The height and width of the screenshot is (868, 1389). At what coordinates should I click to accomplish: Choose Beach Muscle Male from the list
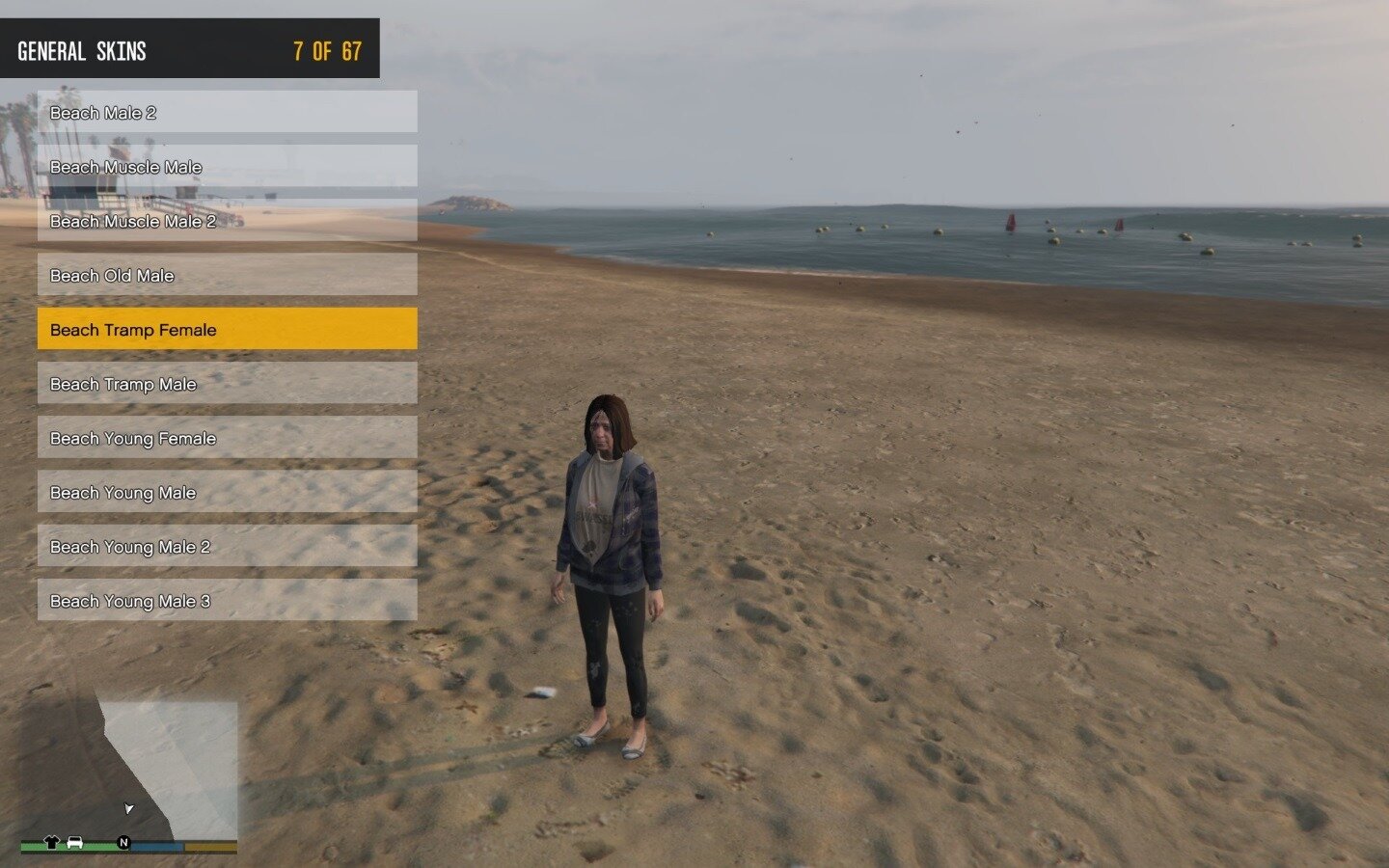(227, 166)
